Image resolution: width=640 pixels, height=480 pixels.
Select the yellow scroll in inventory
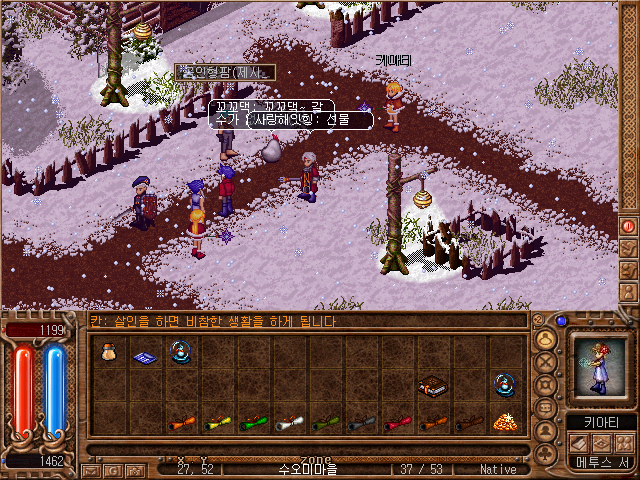pos(217,423)
